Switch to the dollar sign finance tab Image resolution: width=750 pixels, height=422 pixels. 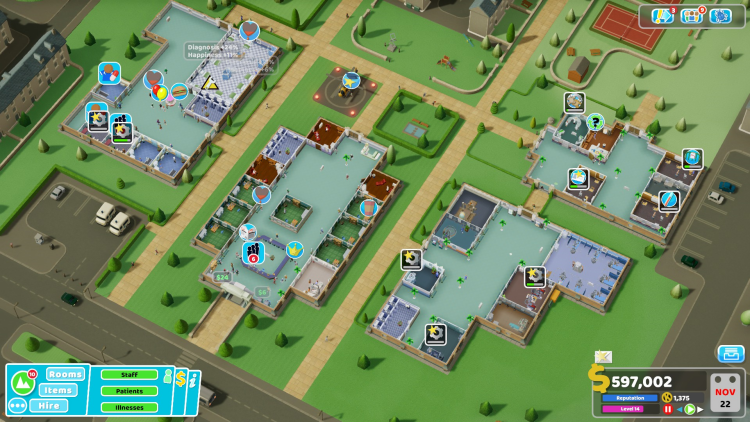click(x=181, y=380)
